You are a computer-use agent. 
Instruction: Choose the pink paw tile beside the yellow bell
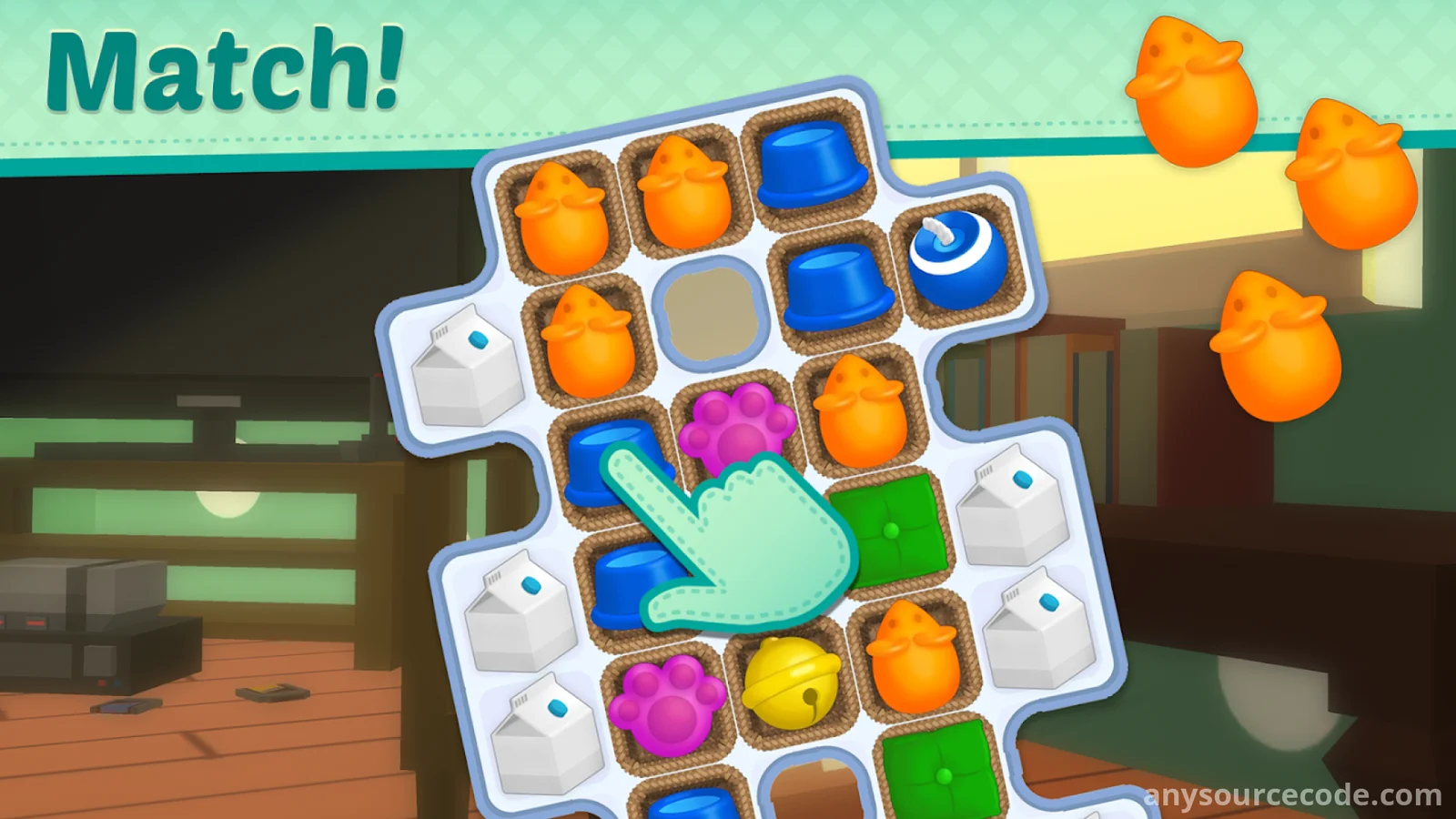click(668, 704)
